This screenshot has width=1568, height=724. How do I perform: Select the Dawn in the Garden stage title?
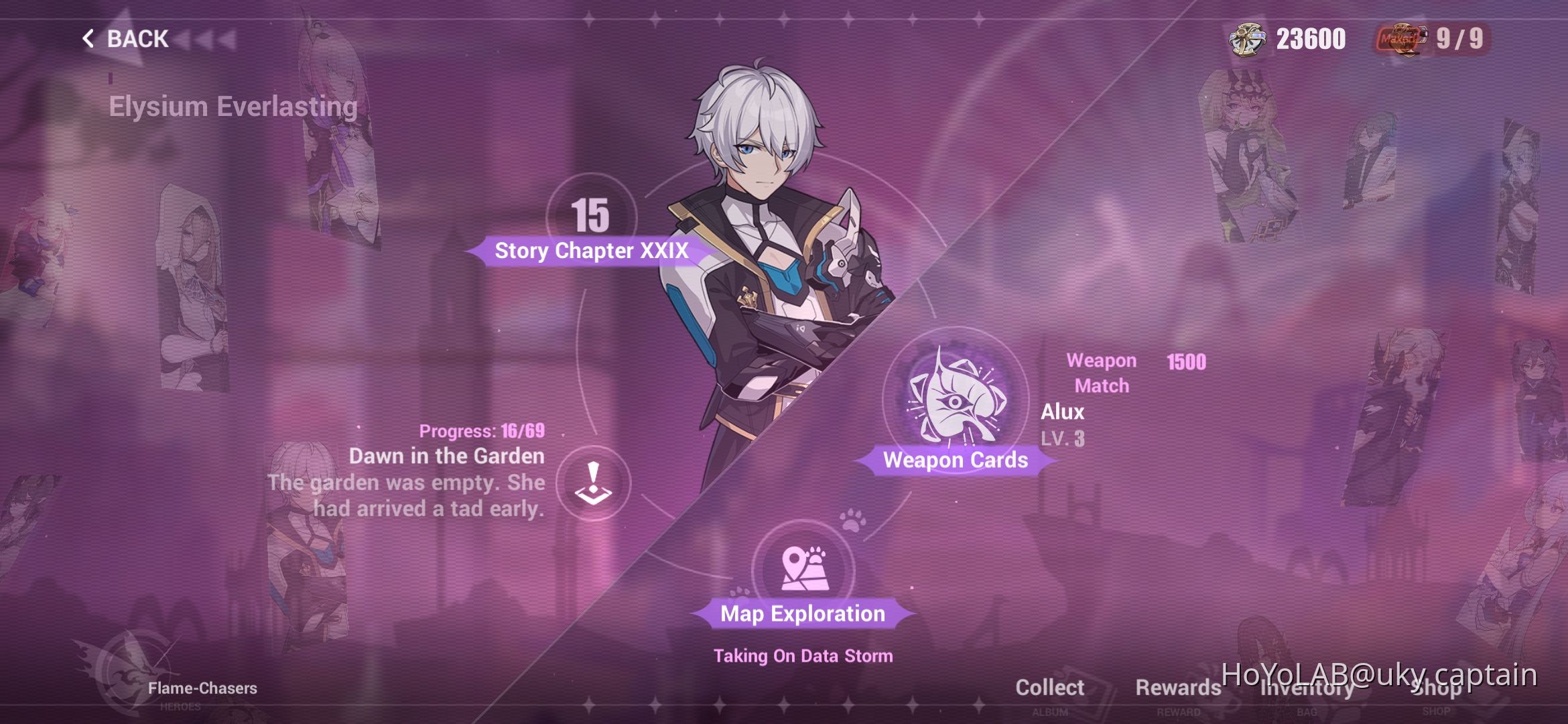pyautogui.click(x=447, y=457)
